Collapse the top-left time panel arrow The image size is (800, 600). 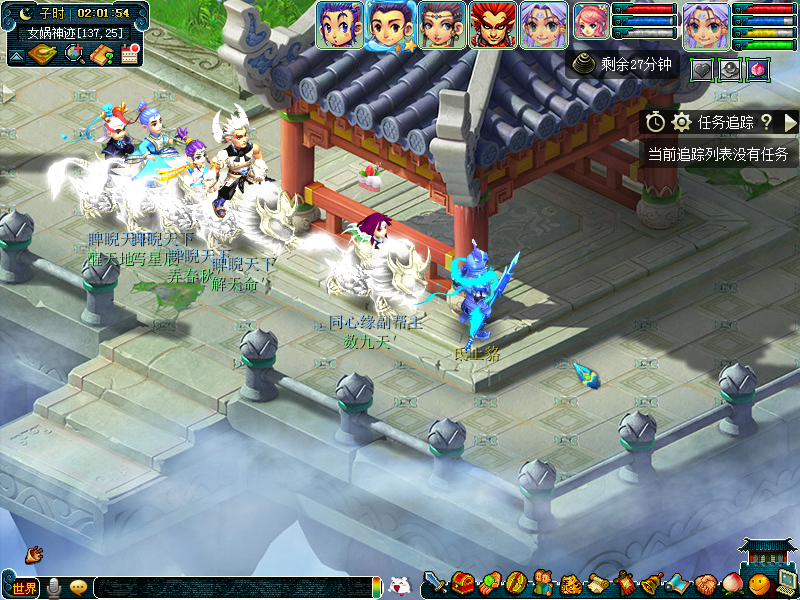(x=16, y=56)
